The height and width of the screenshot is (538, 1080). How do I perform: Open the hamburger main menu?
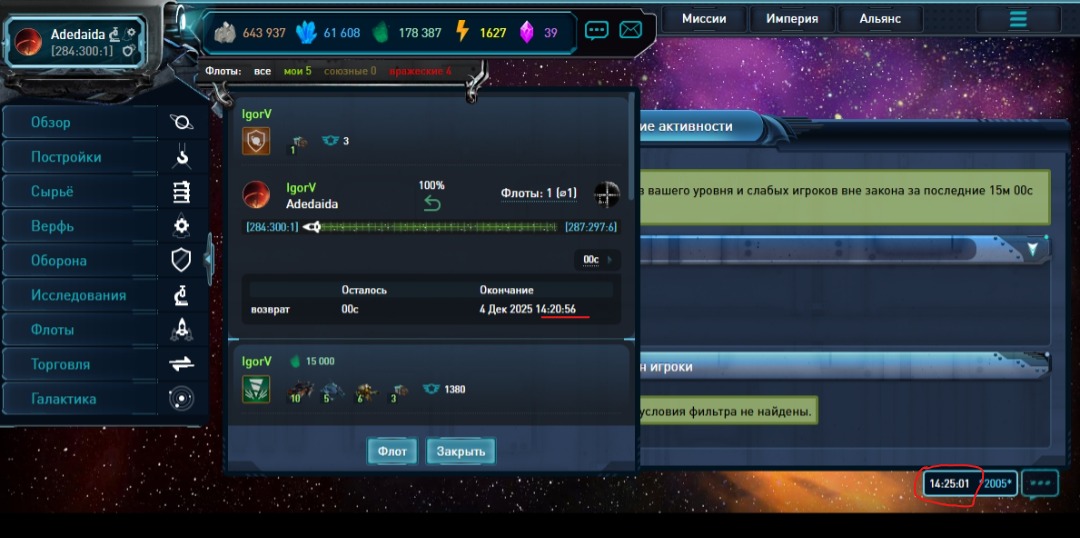tap(1018, 19)
